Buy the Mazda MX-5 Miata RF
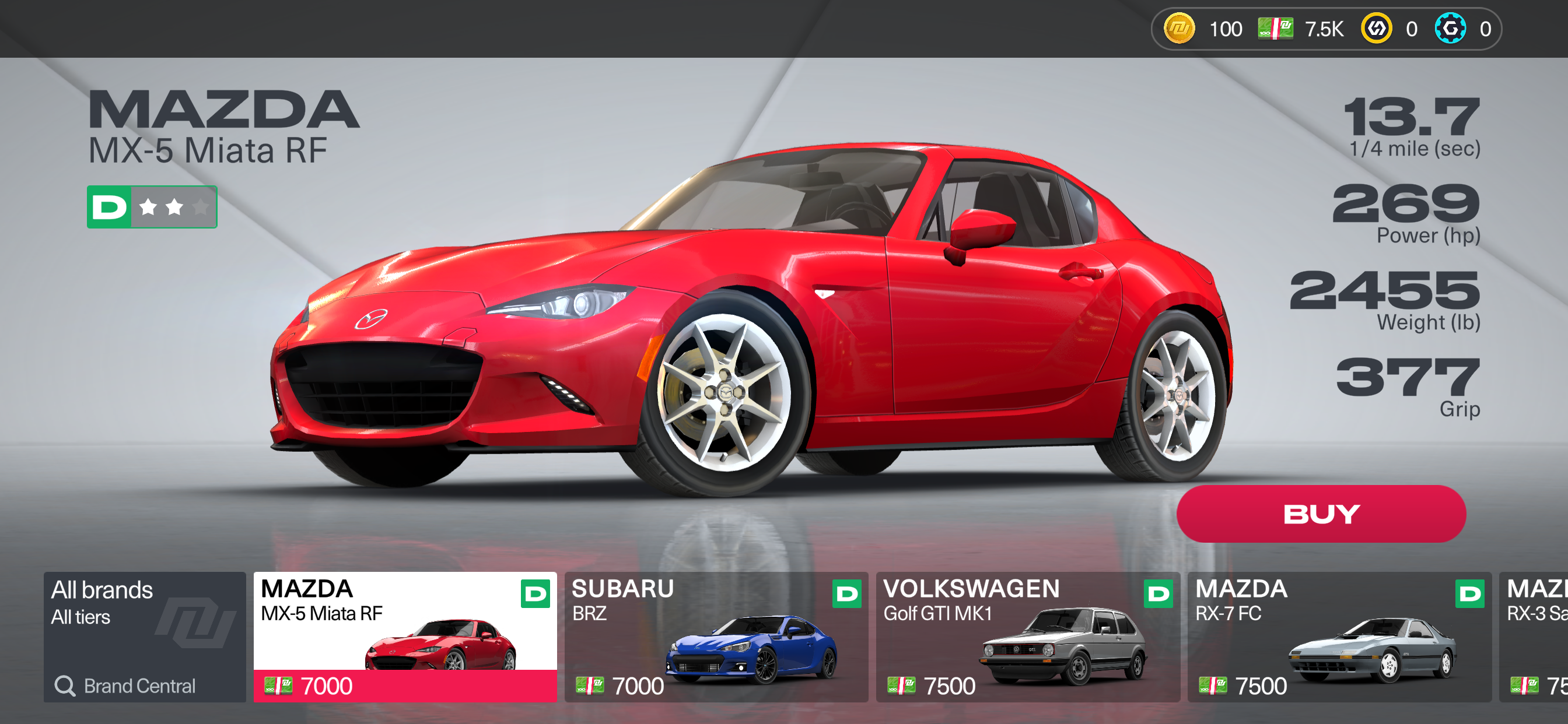Image resolution: width=1568 pixels, height=724 pixels. pyautogui.click(x=1321, y=514)
